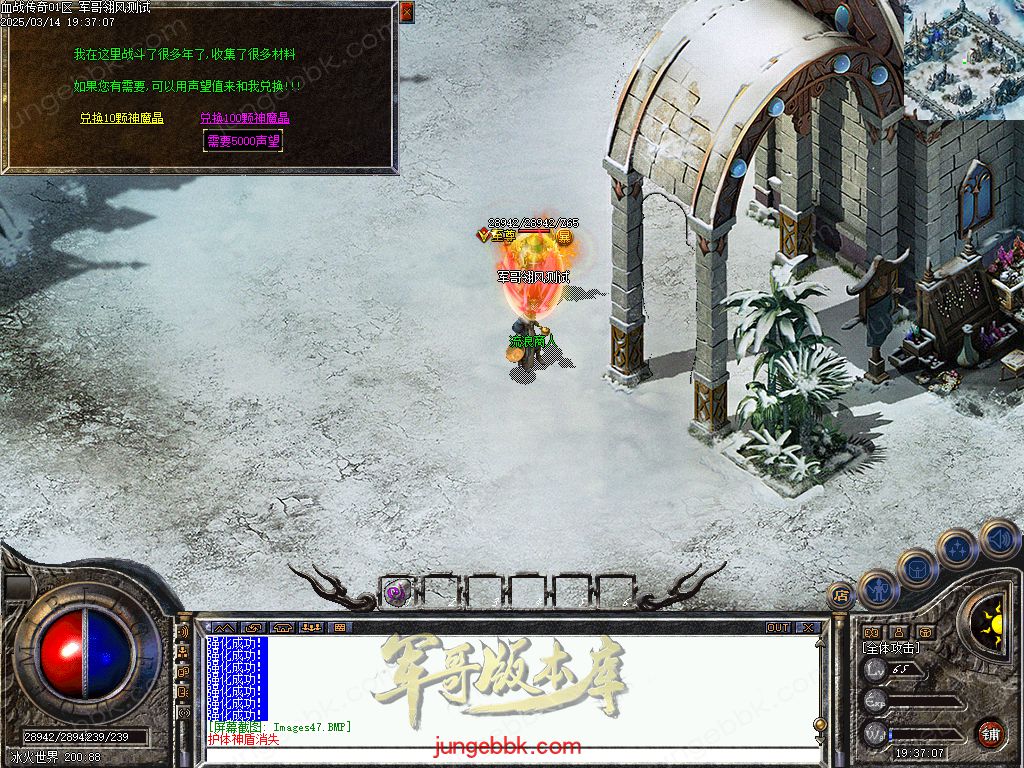The height and width of the screenshot is (768, 1024).
Task: Close the NPC dialogue window
Action: click(x=406, y=12)
